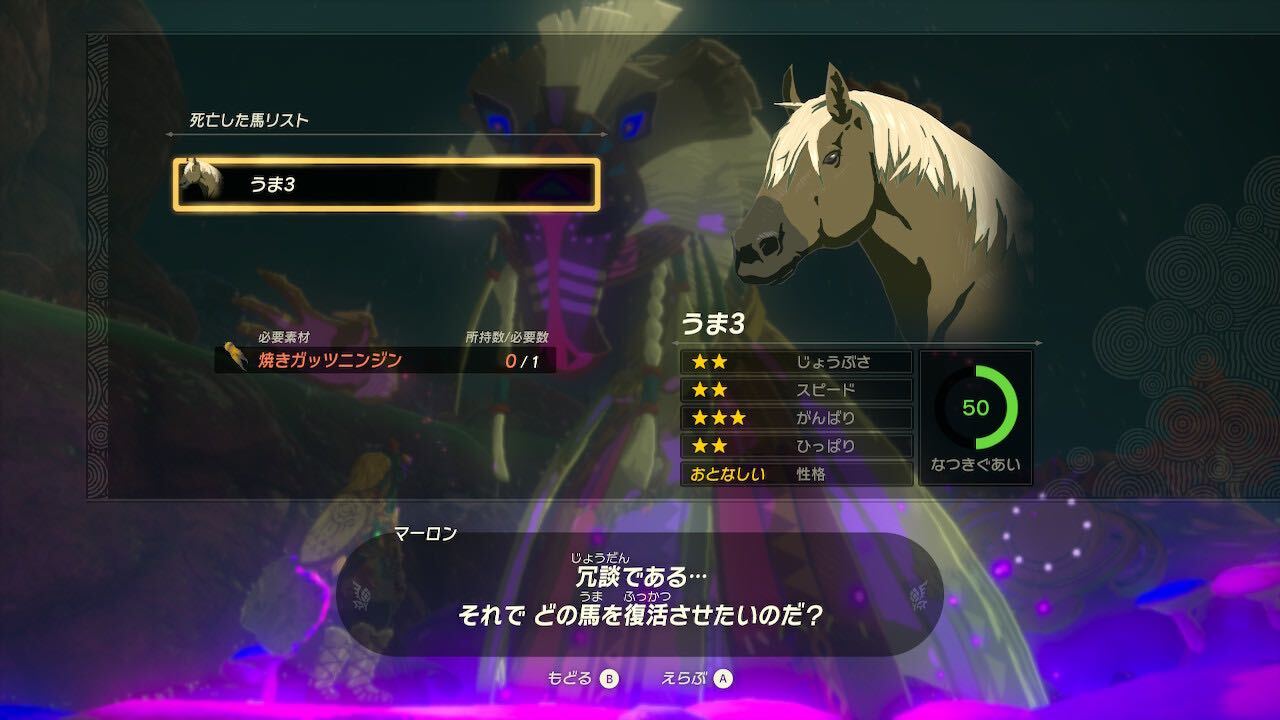
Task: Click the highlighted horse entry frame
Action: click(385, 180)
